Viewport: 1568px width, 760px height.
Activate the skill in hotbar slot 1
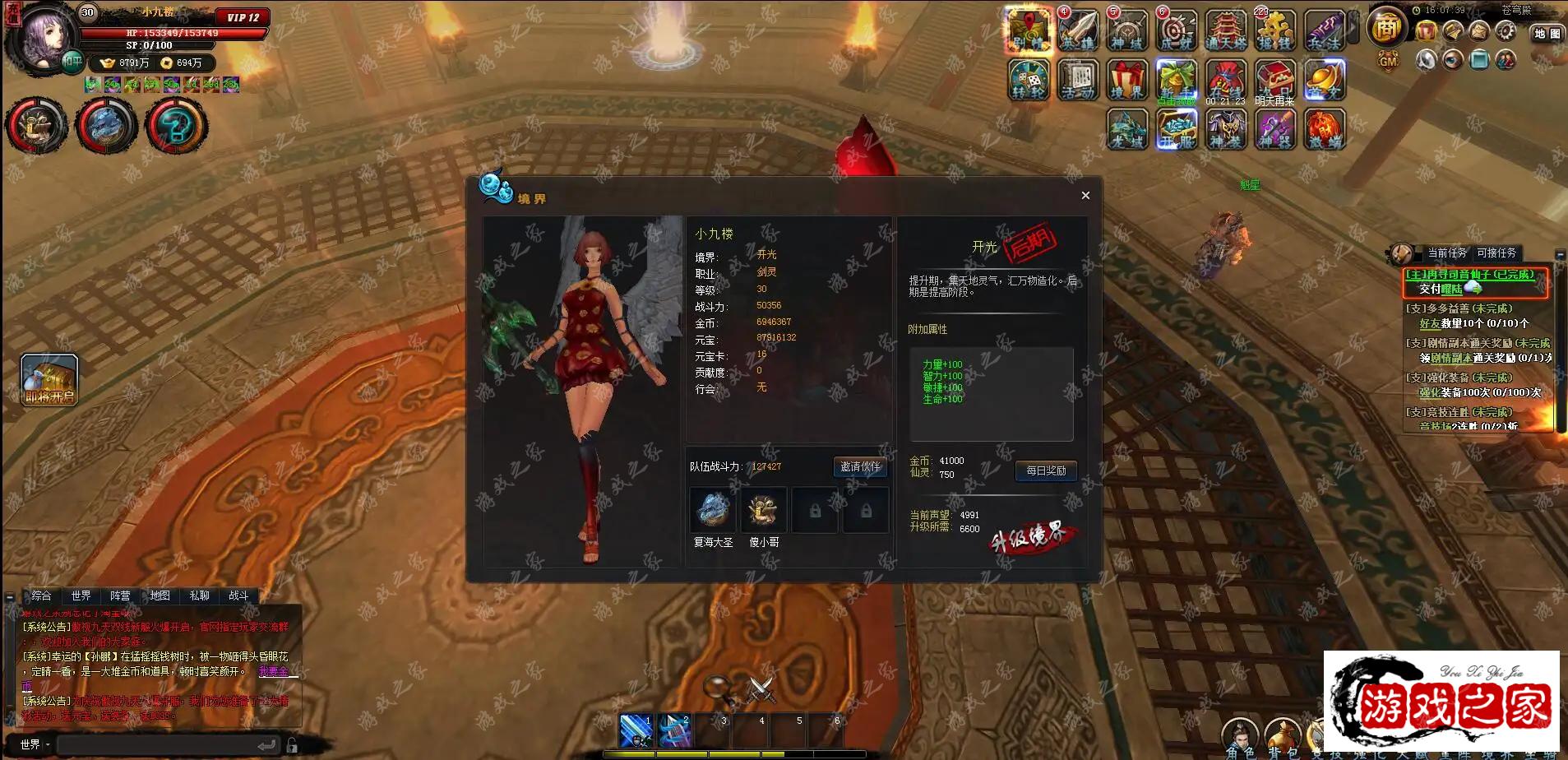click(x=636, y=731)
